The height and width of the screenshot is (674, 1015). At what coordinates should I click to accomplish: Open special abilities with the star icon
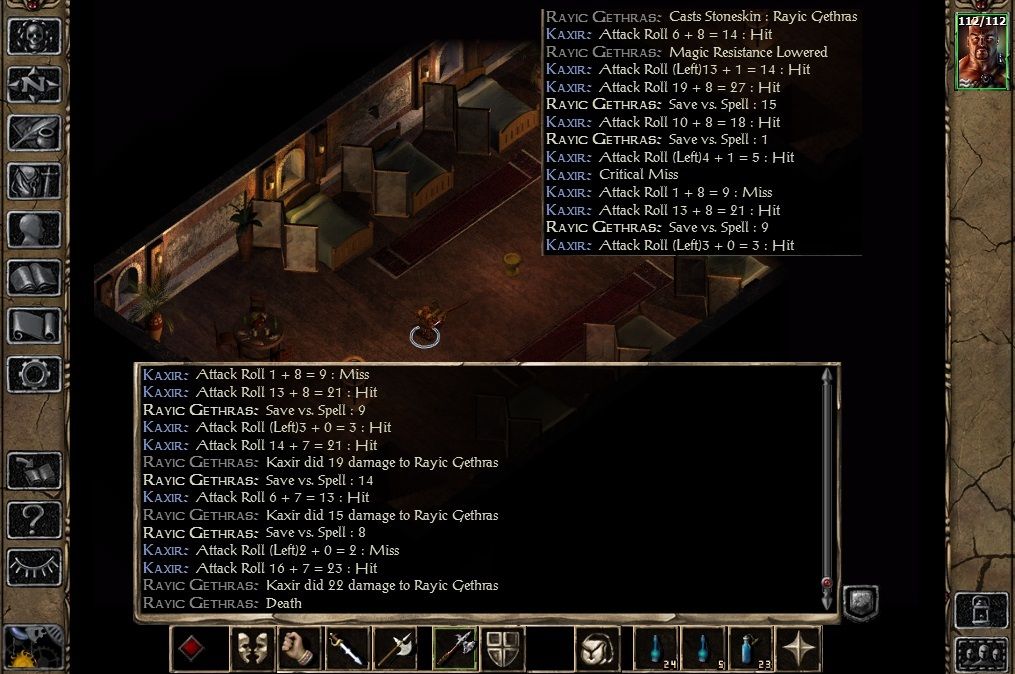coord(799,649)
